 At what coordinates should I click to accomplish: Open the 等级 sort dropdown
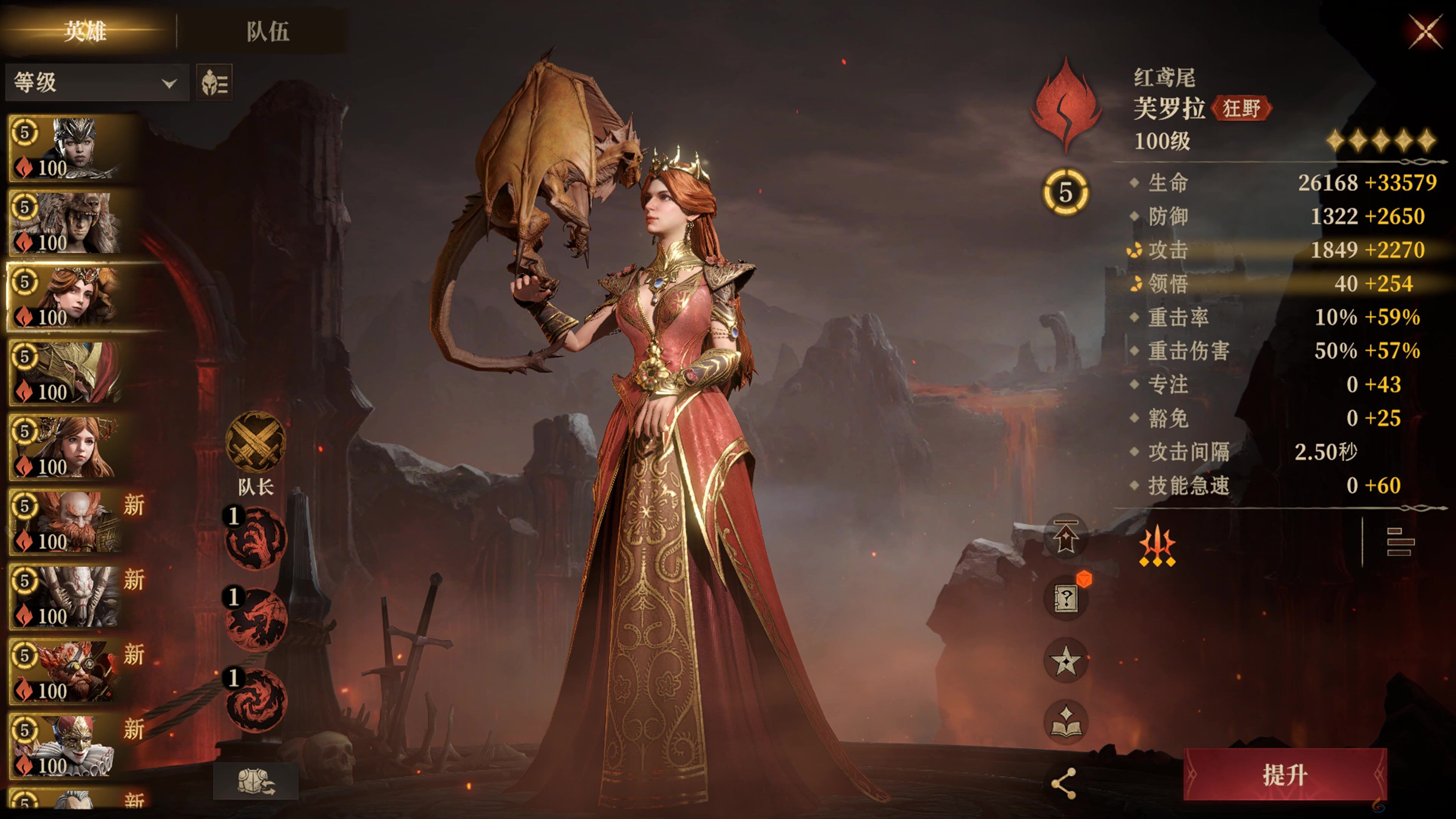tap(96, 83)
